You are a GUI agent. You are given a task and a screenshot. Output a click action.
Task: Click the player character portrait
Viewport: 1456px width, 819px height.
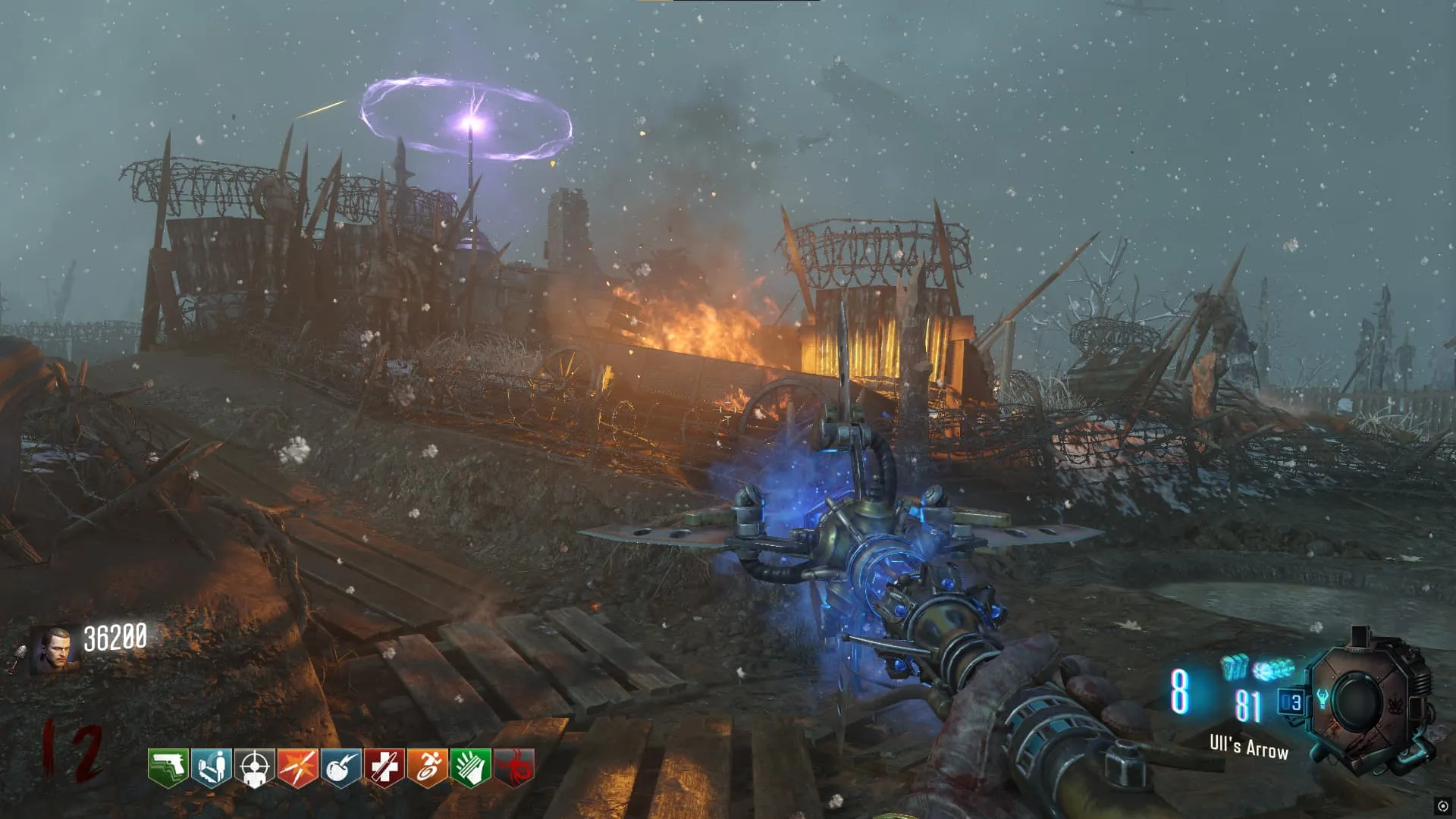pyautogui.click(x=55, y=649)
